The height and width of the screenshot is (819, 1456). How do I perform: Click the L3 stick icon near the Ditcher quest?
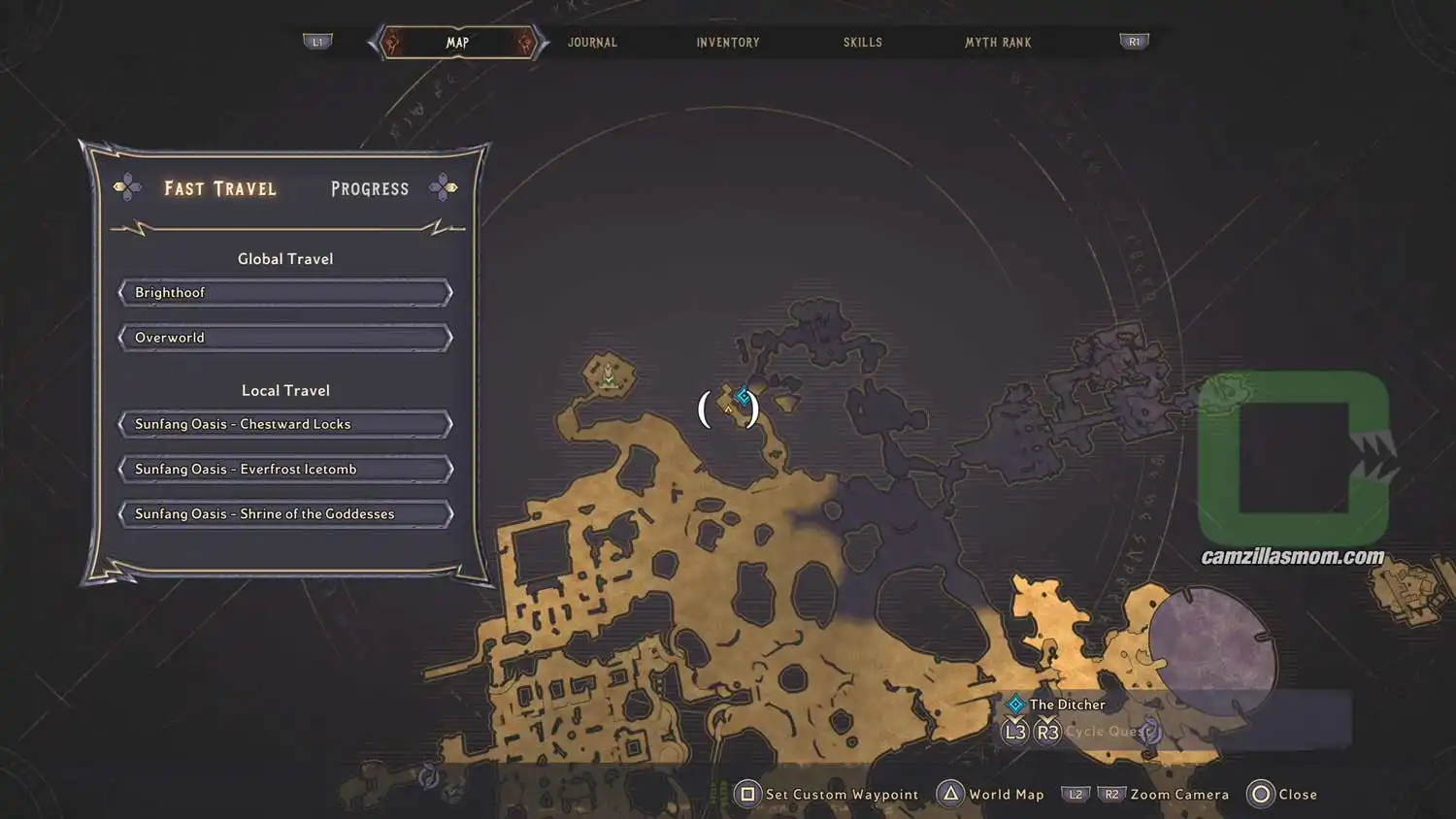point(1014,732)
